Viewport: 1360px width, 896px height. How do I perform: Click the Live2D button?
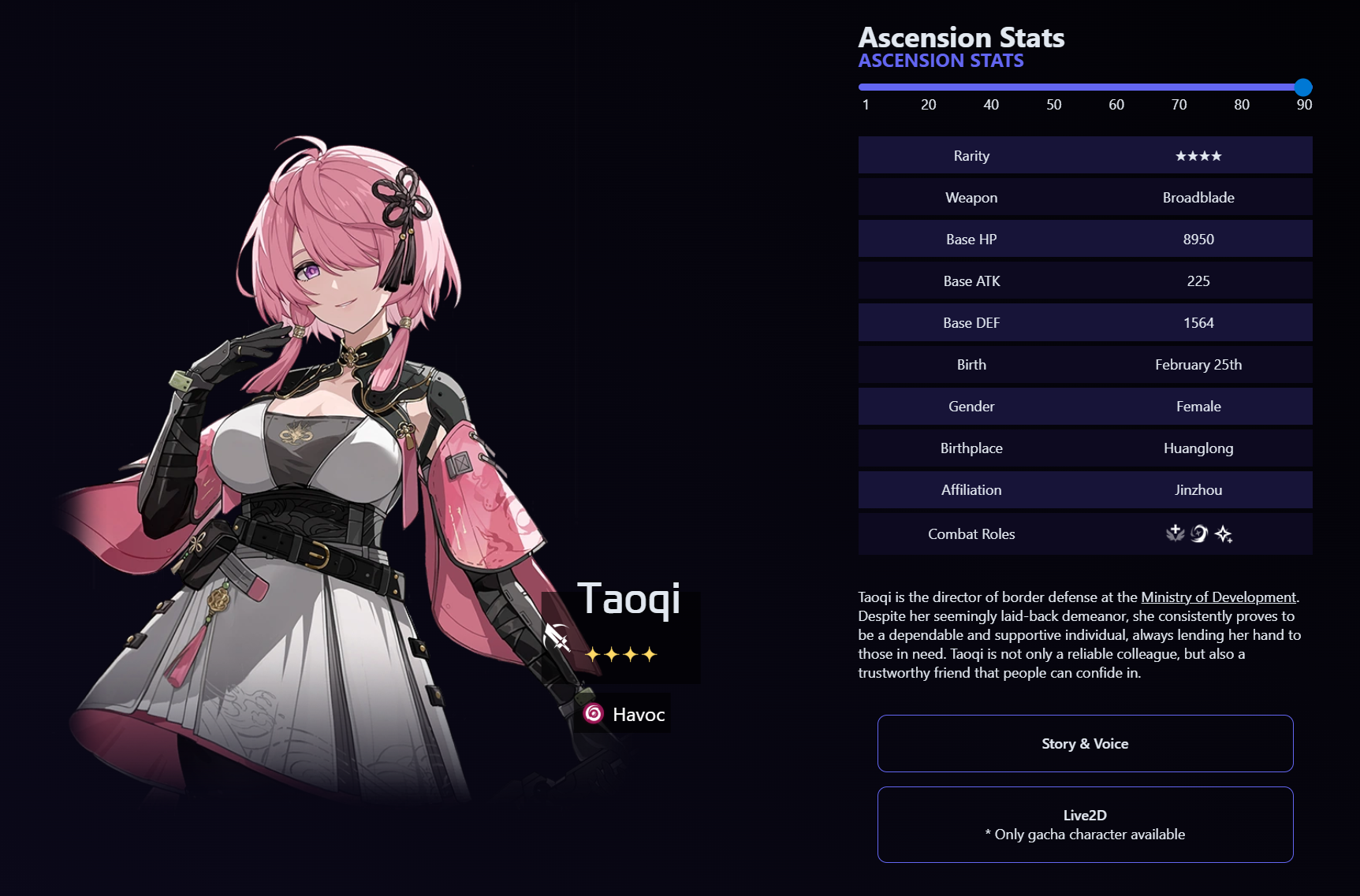1085,824
